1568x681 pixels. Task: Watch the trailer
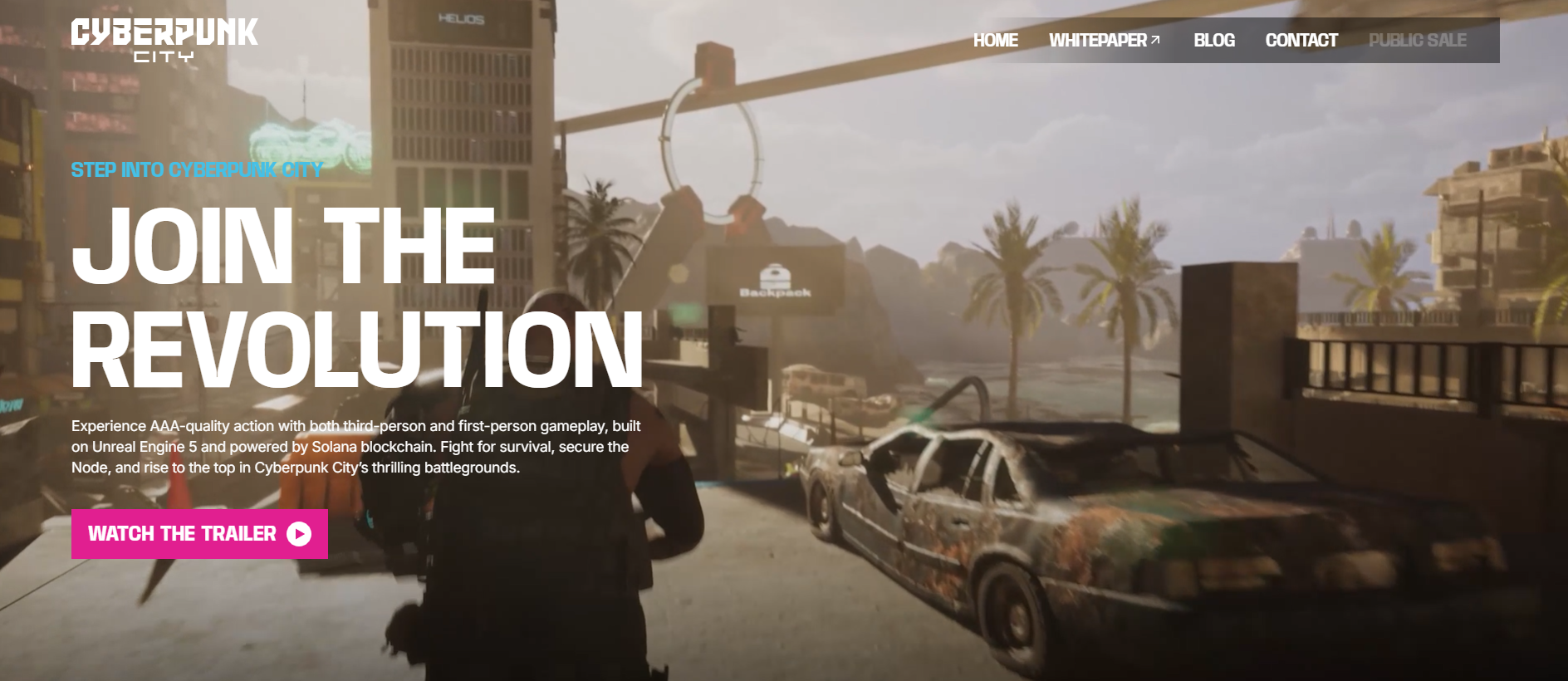(x=199, y=534)
